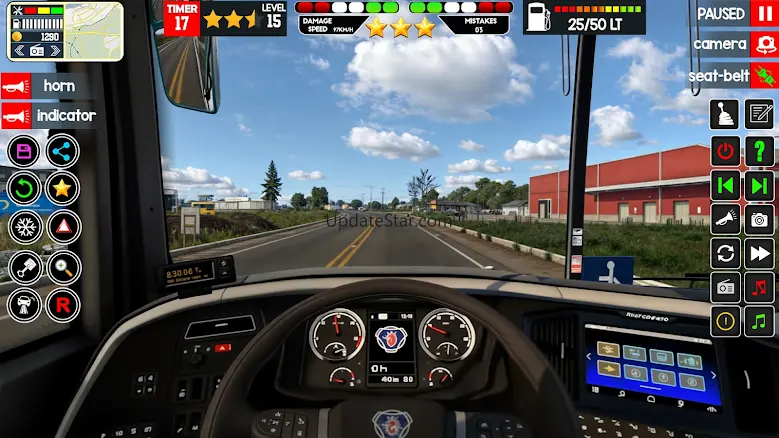Click the magnifying glass zoom icon

(63, 266)
